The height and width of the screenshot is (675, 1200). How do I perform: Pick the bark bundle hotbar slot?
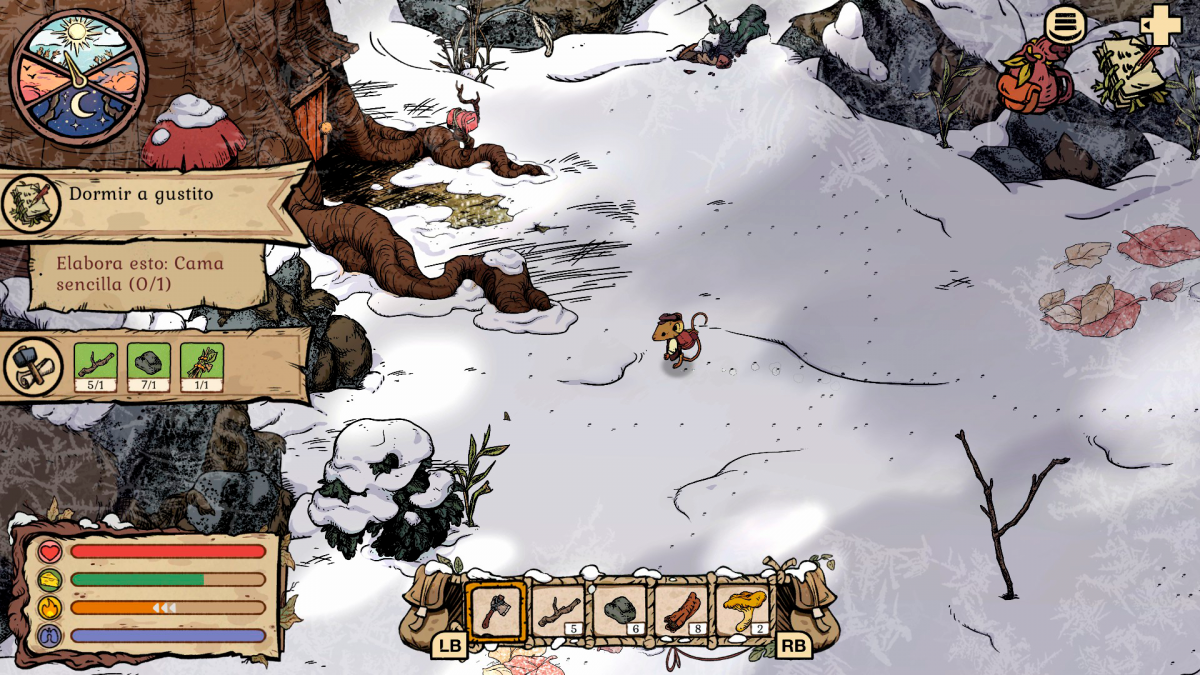[x=682, y=610]
